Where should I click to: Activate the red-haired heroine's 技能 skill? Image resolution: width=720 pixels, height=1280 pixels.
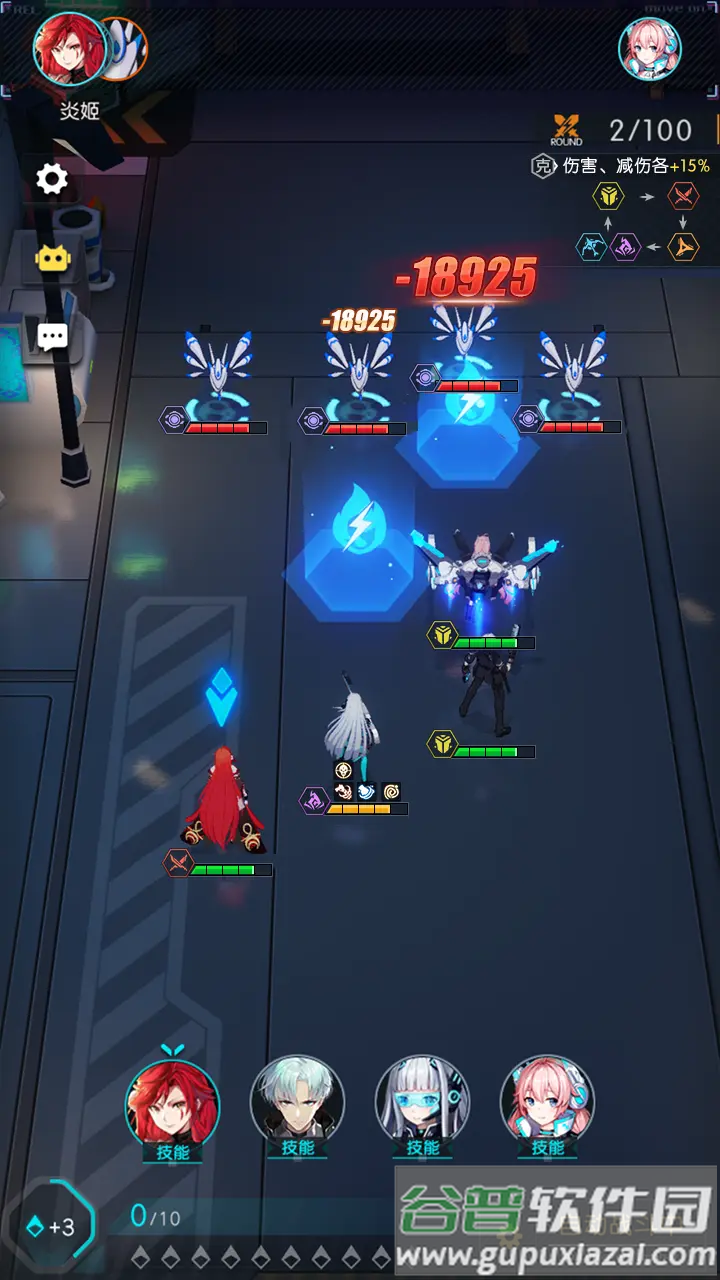pyautogui.click(x=172, y=1105)
